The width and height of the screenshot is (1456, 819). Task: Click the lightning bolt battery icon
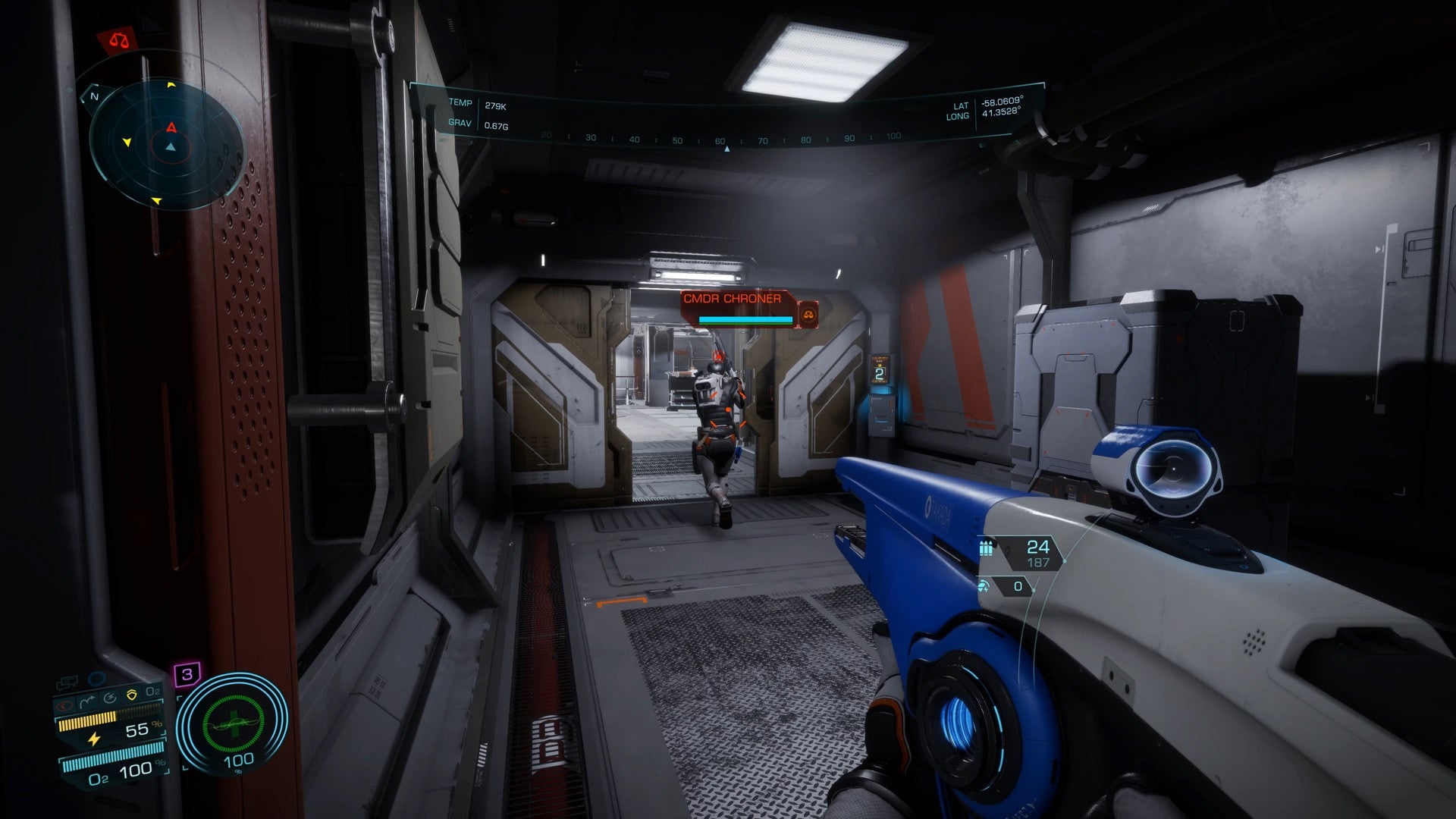tap(95, 739)
